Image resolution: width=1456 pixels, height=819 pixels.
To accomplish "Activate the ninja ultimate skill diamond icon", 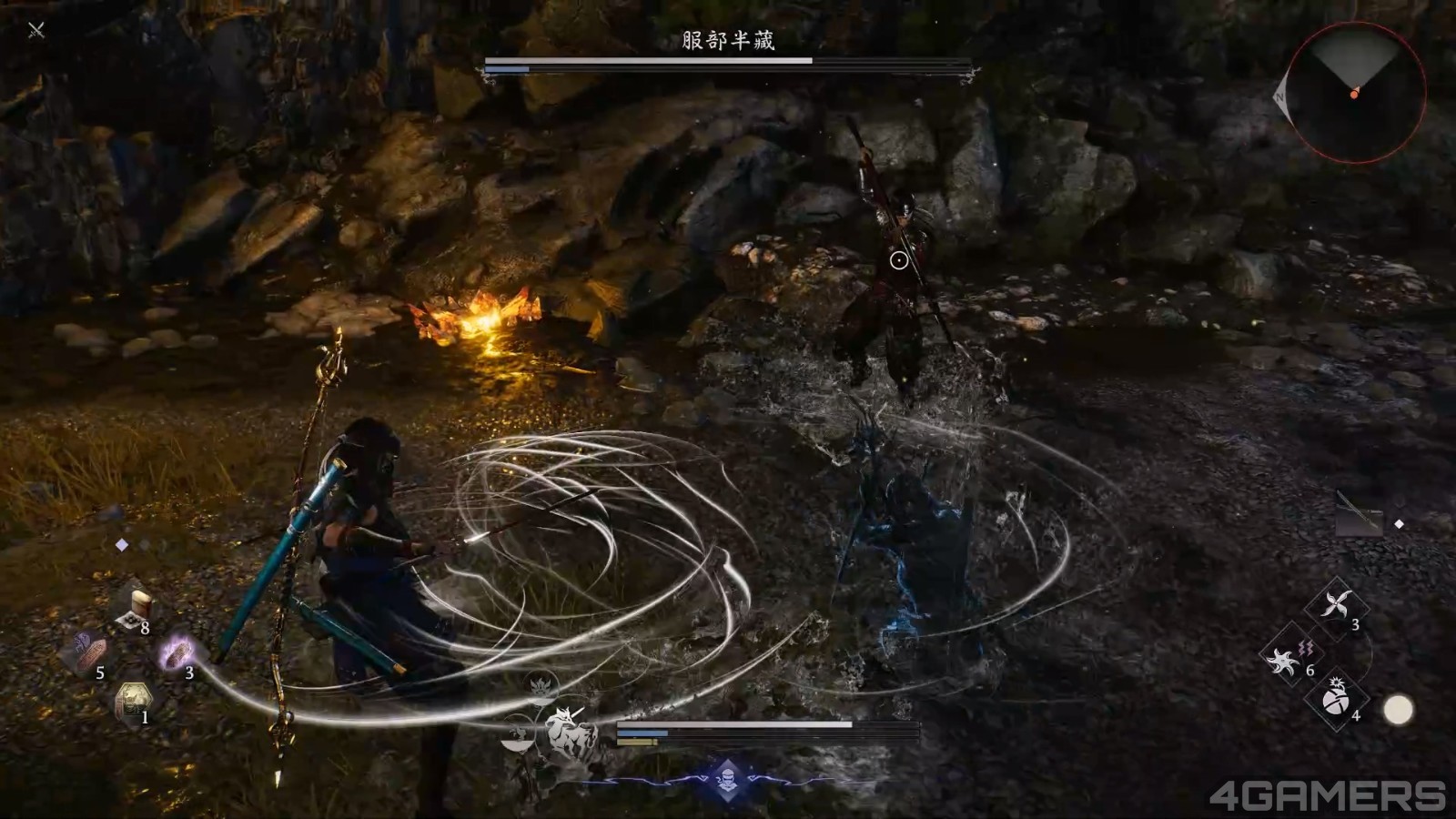I will coord(728,779).
